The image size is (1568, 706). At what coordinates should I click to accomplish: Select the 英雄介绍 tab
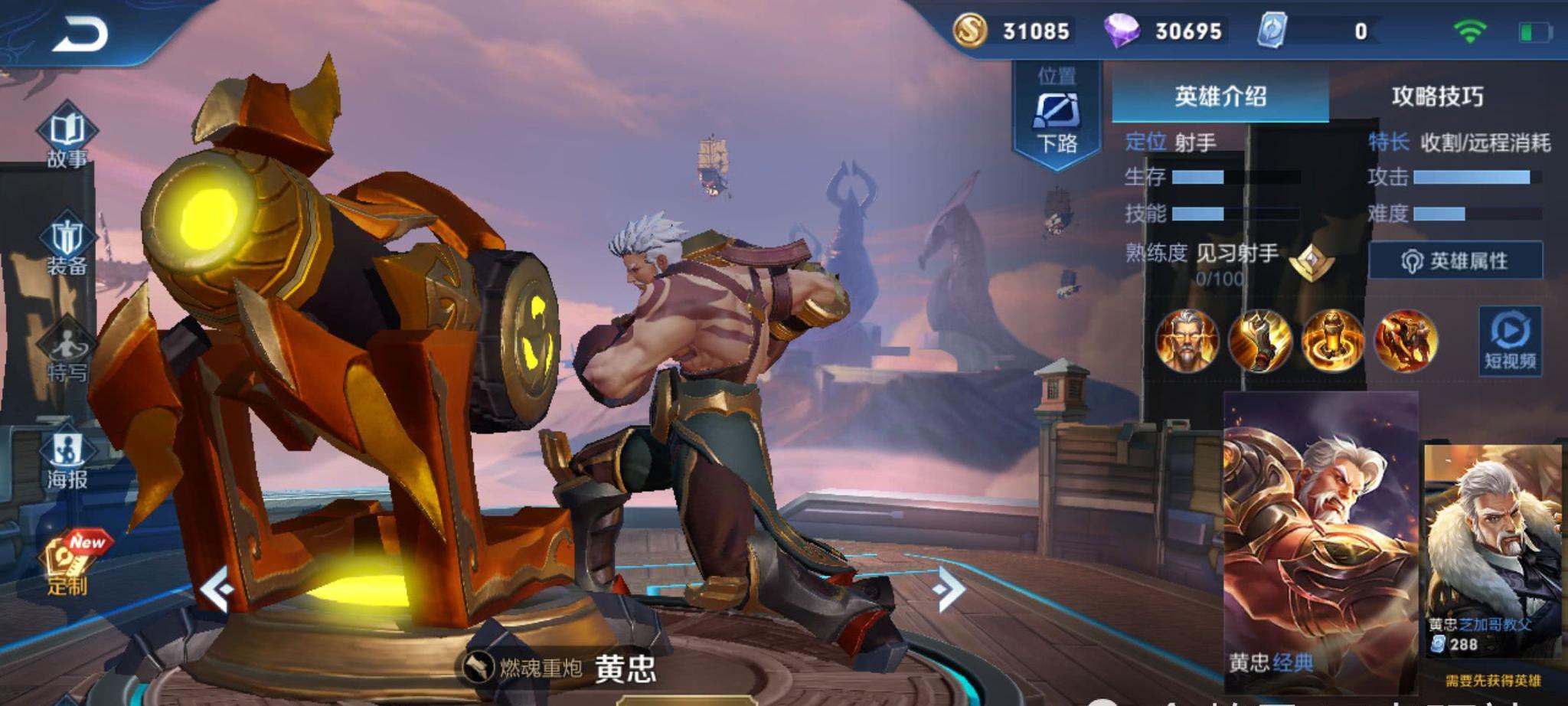point(1220,96)
